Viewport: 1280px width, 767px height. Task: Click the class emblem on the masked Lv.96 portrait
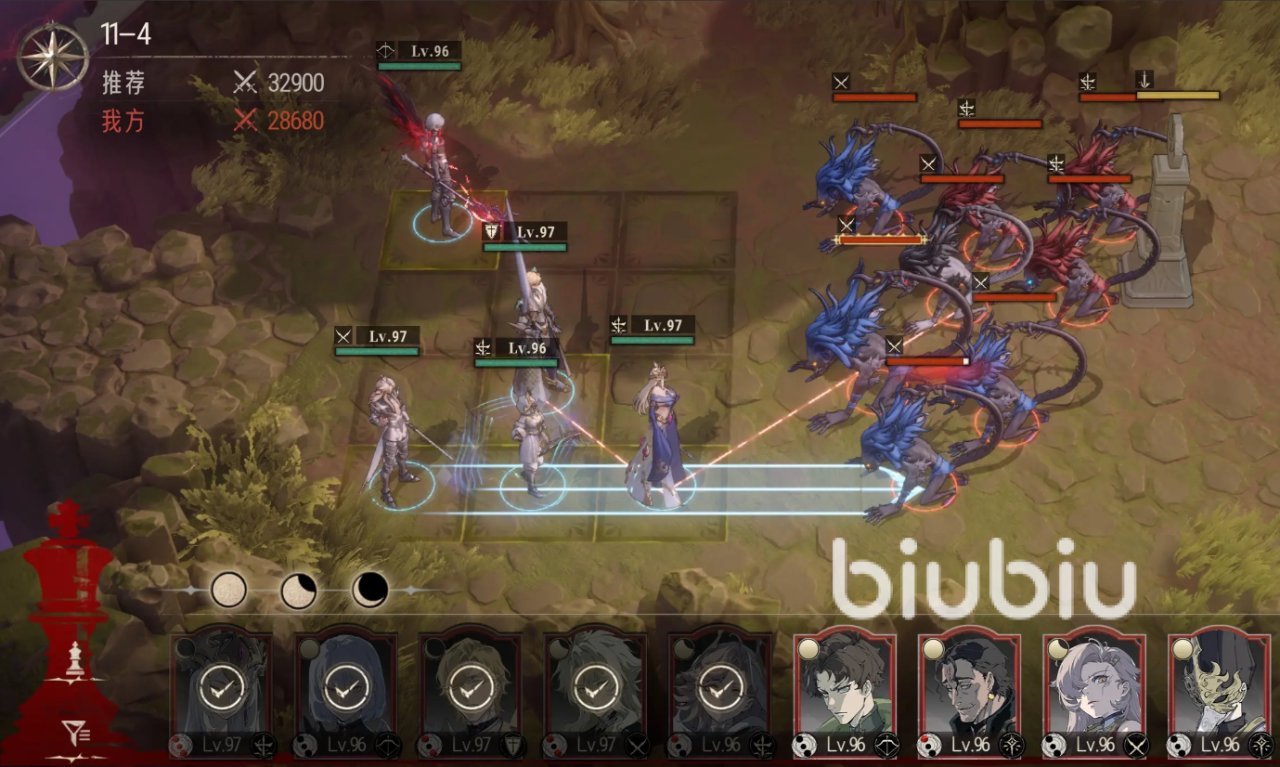(x=1258, y=744)
